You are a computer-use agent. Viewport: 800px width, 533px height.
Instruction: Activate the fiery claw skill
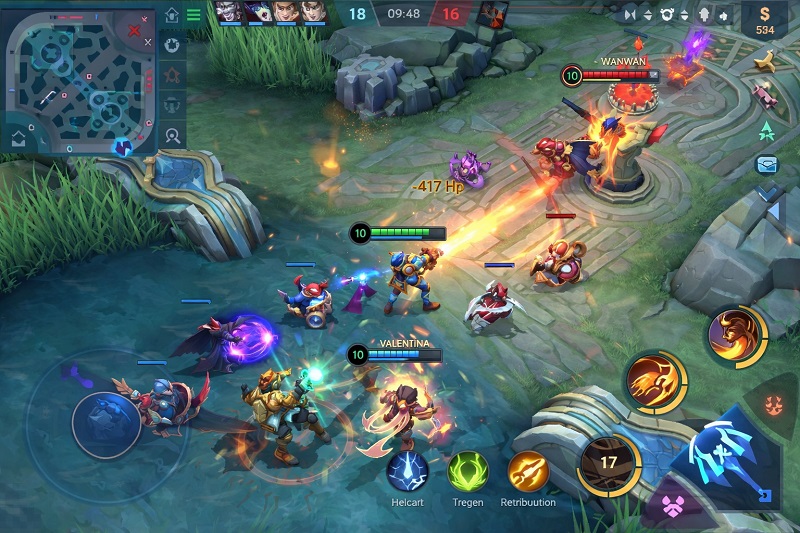click(x=655, y=382)
